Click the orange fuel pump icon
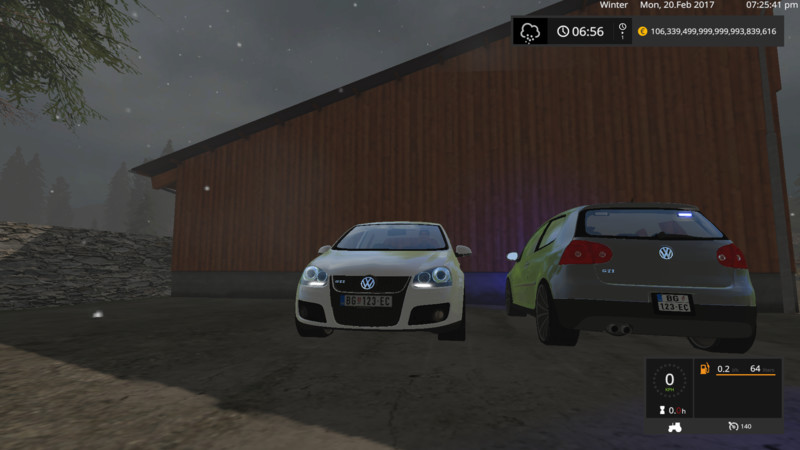 705,369
